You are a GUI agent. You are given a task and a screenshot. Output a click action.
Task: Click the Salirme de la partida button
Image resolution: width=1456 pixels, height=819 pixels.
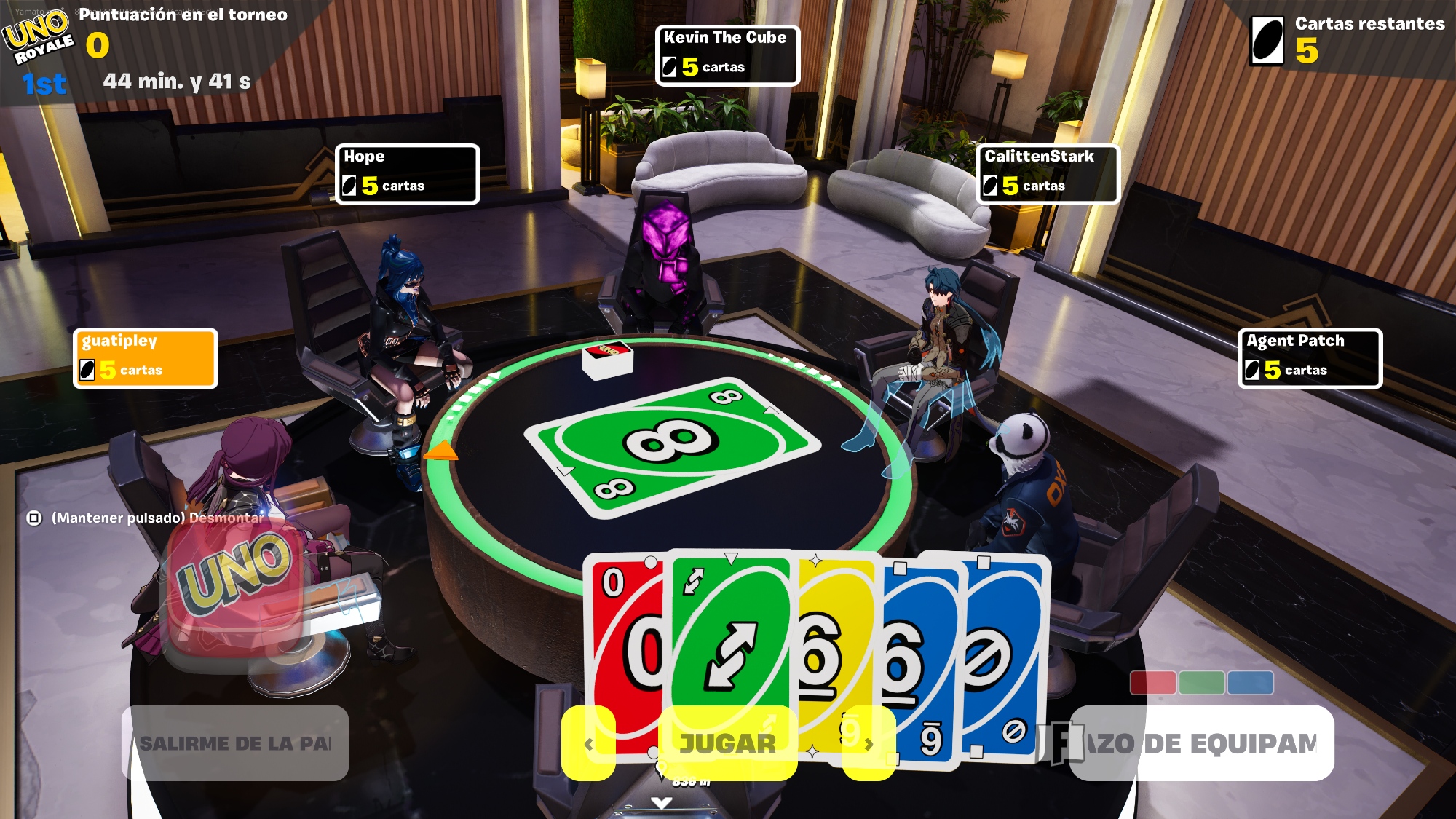(234, 743)
